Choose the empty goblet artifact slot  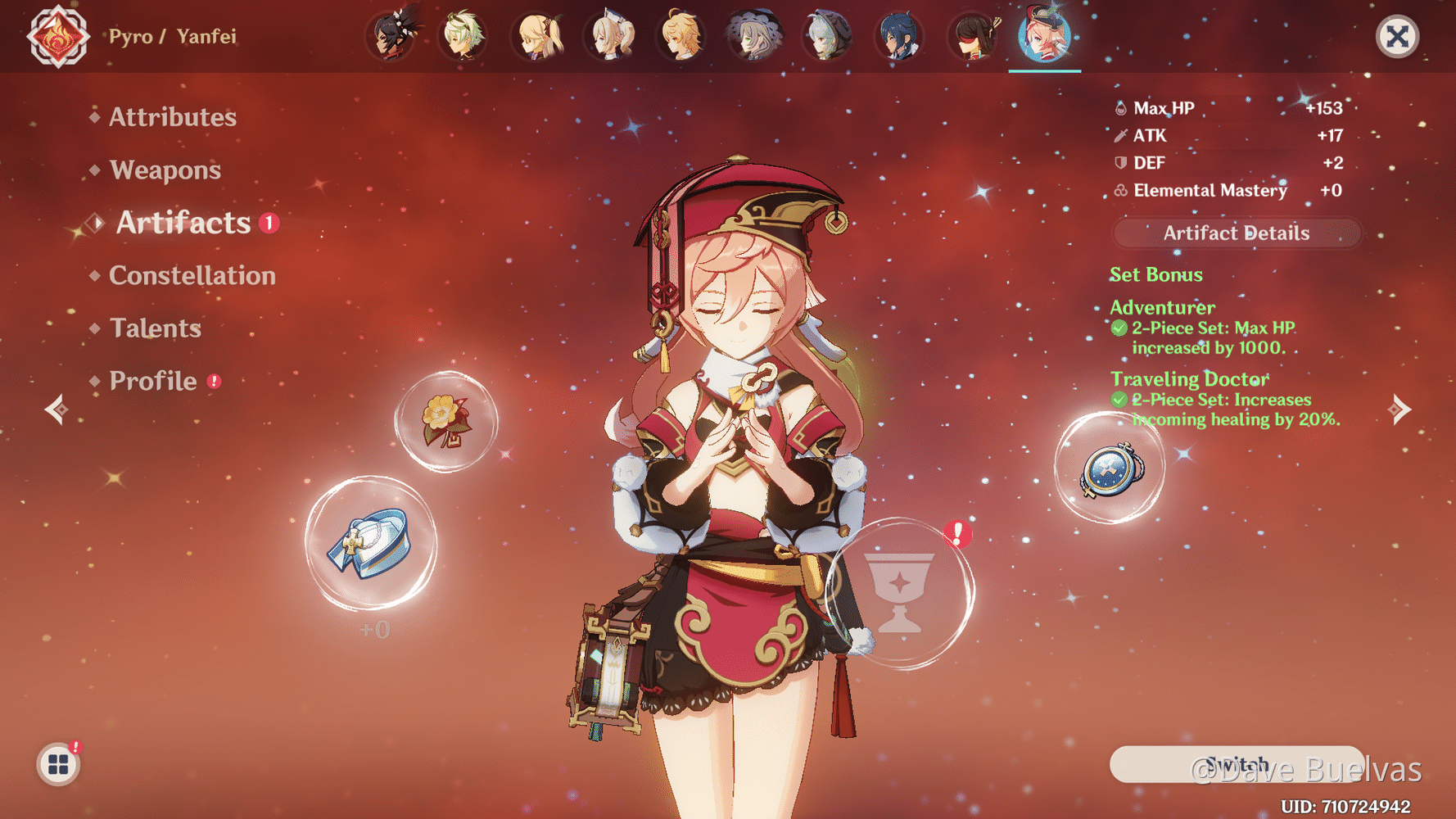pyautogui.click(x=899, y=593)
